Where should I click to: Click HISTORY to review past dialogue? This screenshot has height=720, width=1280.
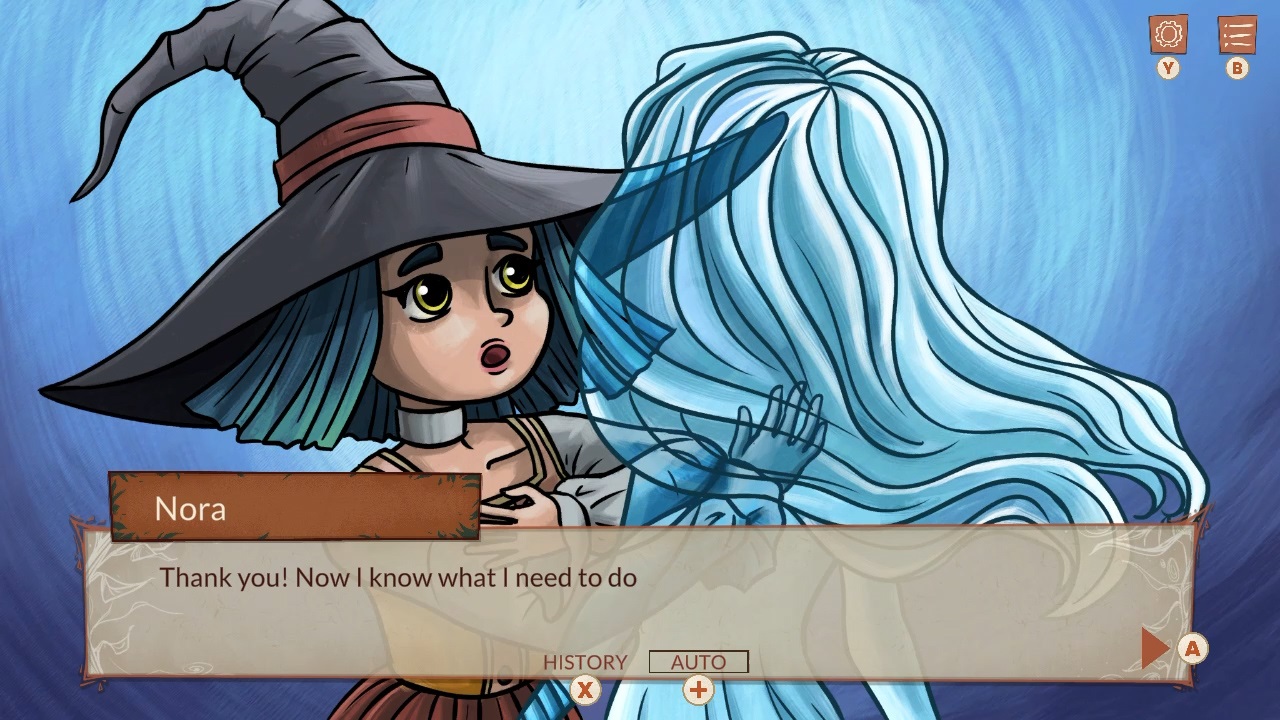pyautogui.click(x=585, y=662)
